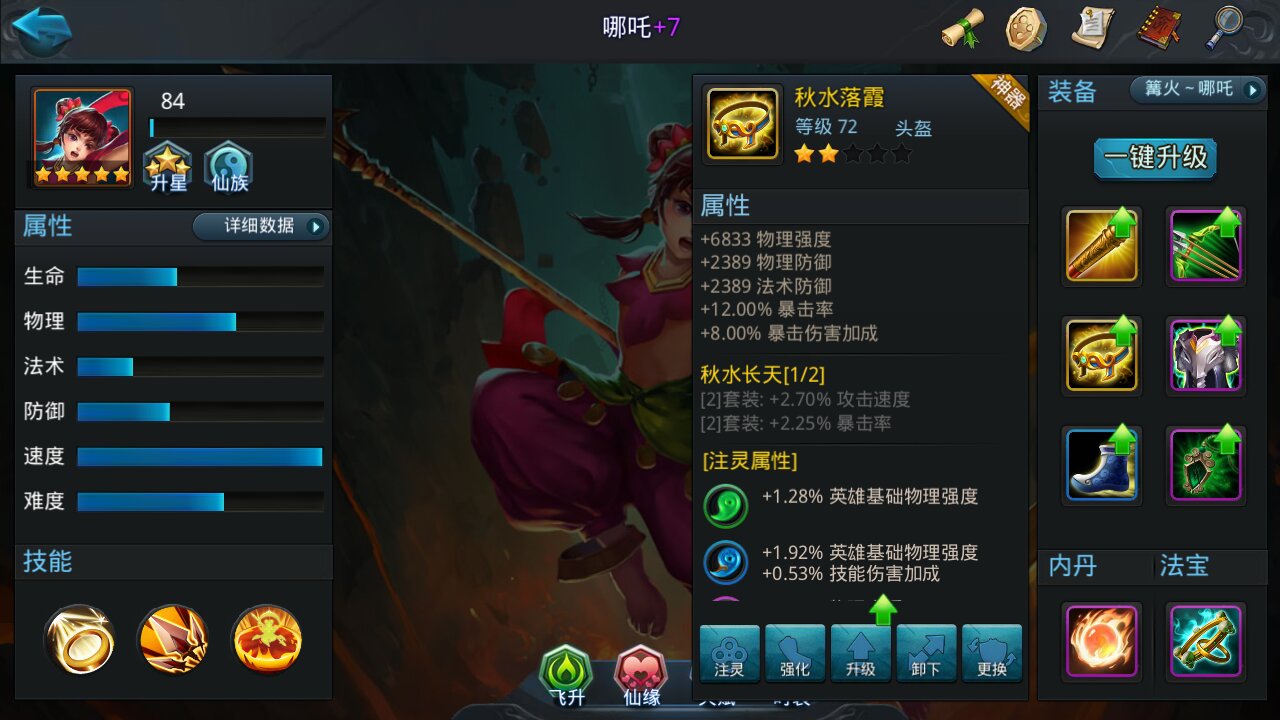Open 更换 to swap equipment
The height and width of the screenshot is (720, 1280).
coord(993,653)
